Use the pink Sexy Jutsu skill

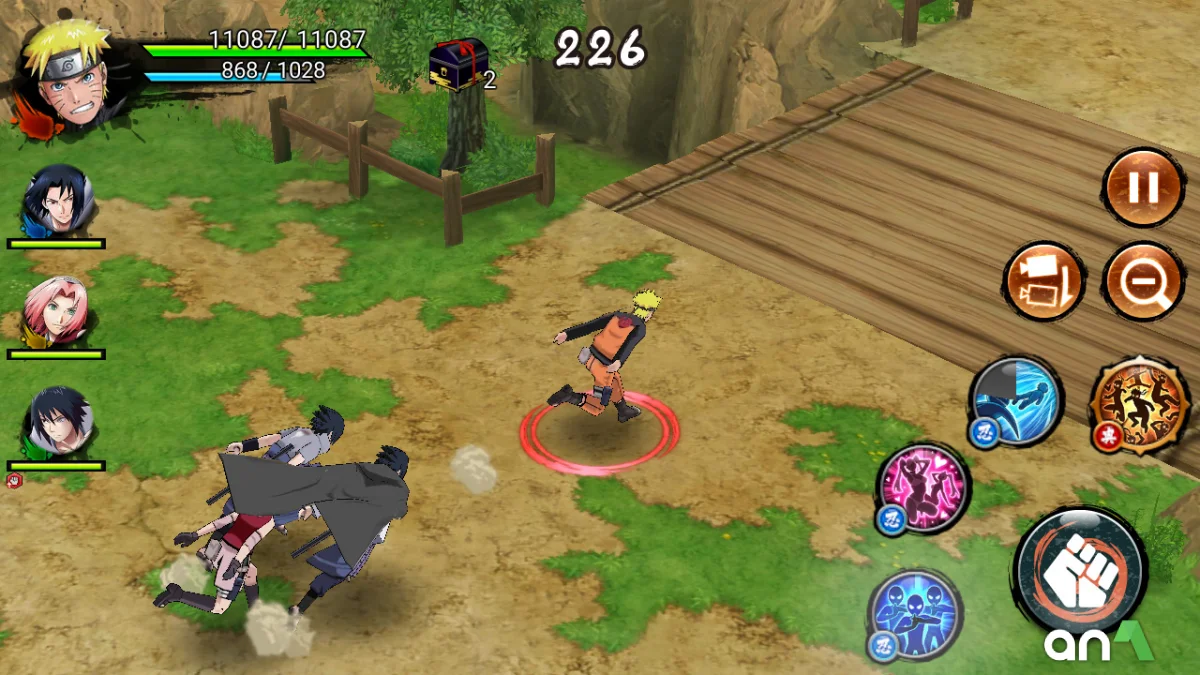click(923, 487)
